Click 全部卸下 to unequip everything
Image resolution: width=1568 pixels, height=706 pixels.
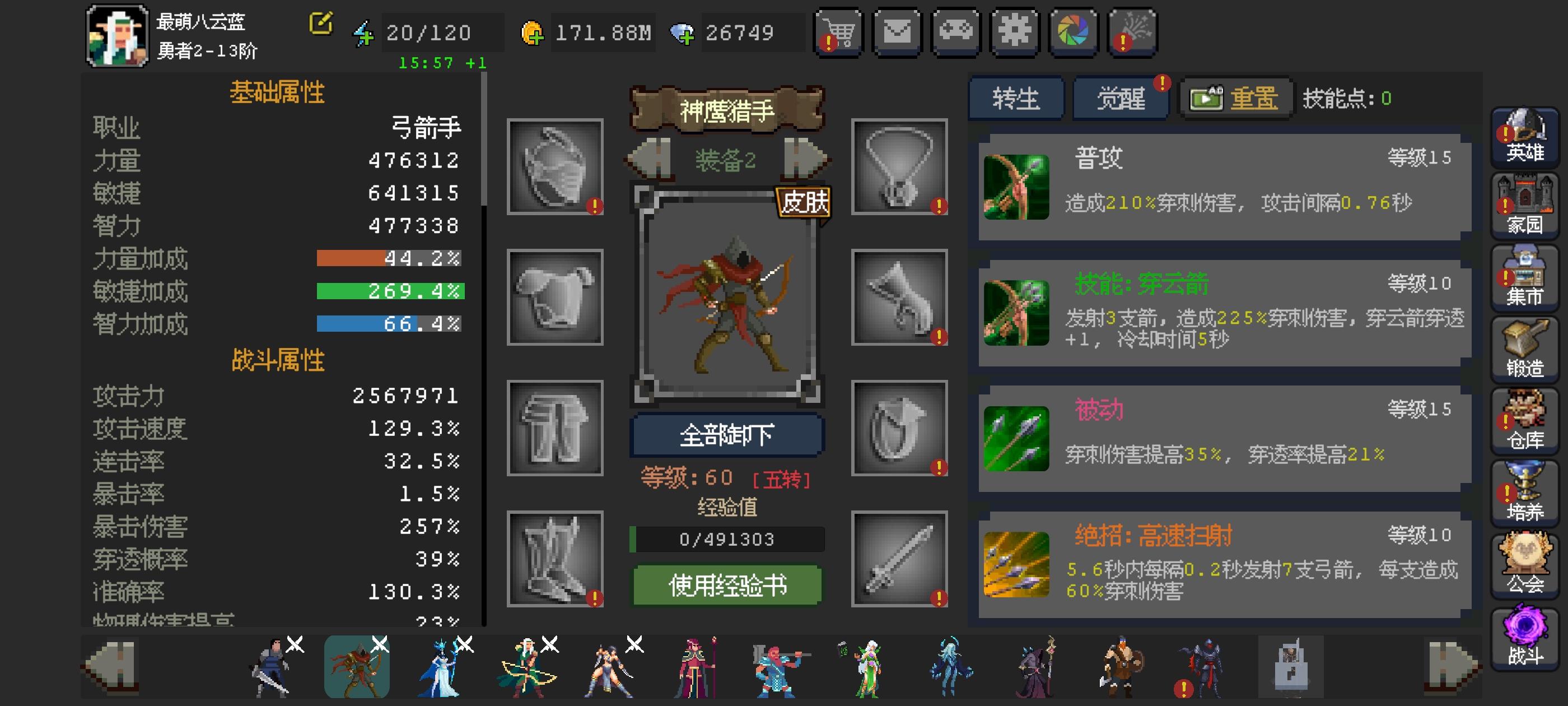(726, 434)
